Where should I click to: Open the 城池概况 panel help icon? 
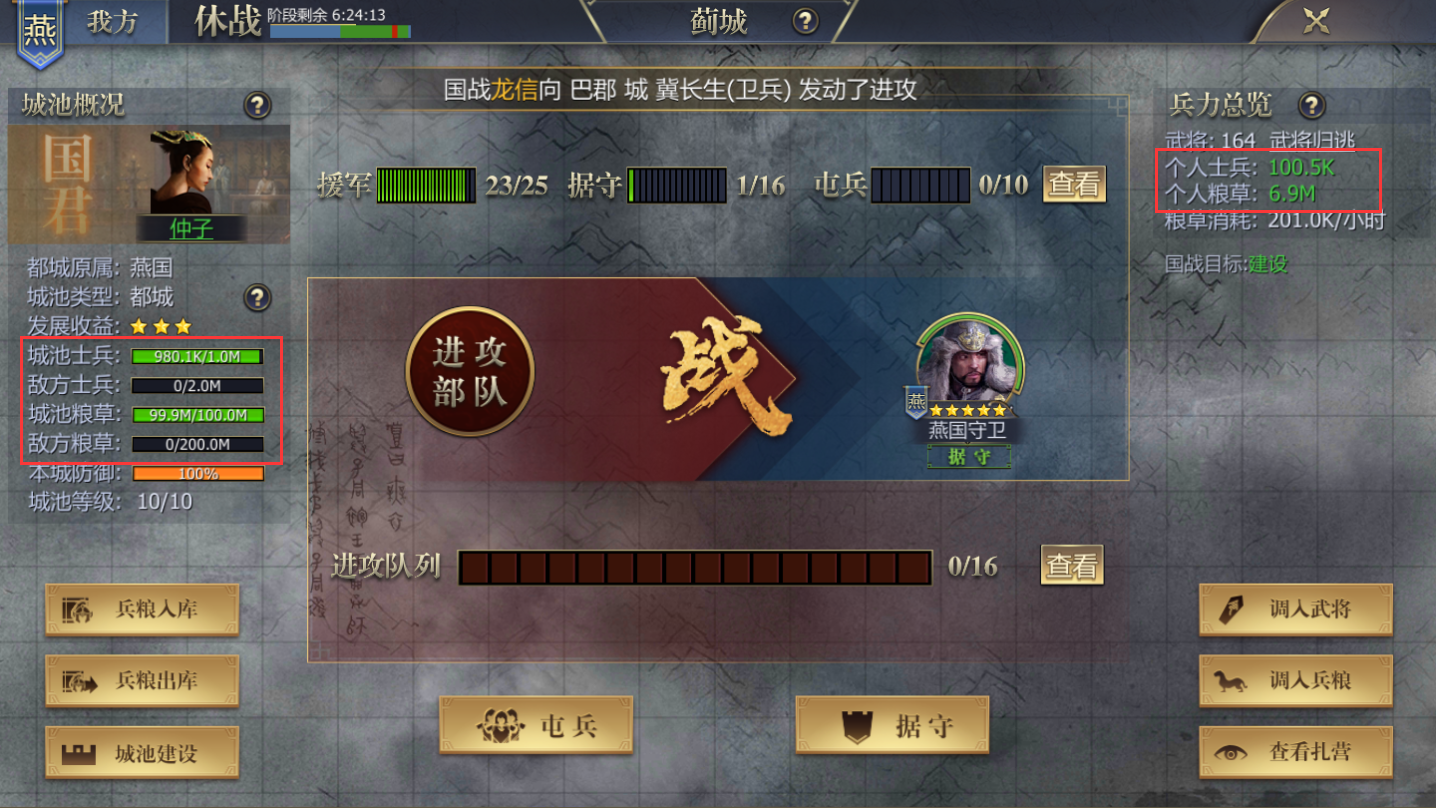click(257, 104)
